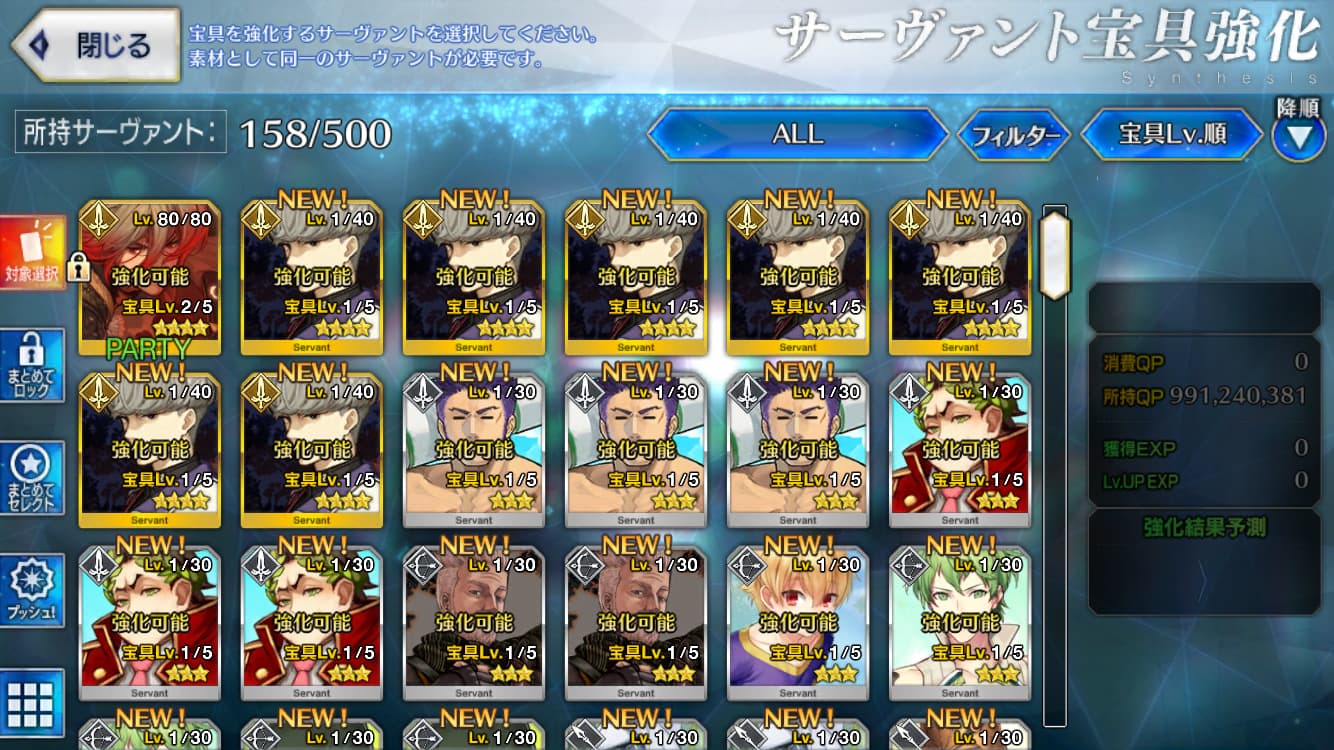The height and width of the screenshot is (750, 1334).
Task: Choose the blond red-eyed archer servant card
Action: [x=797, y=622]
